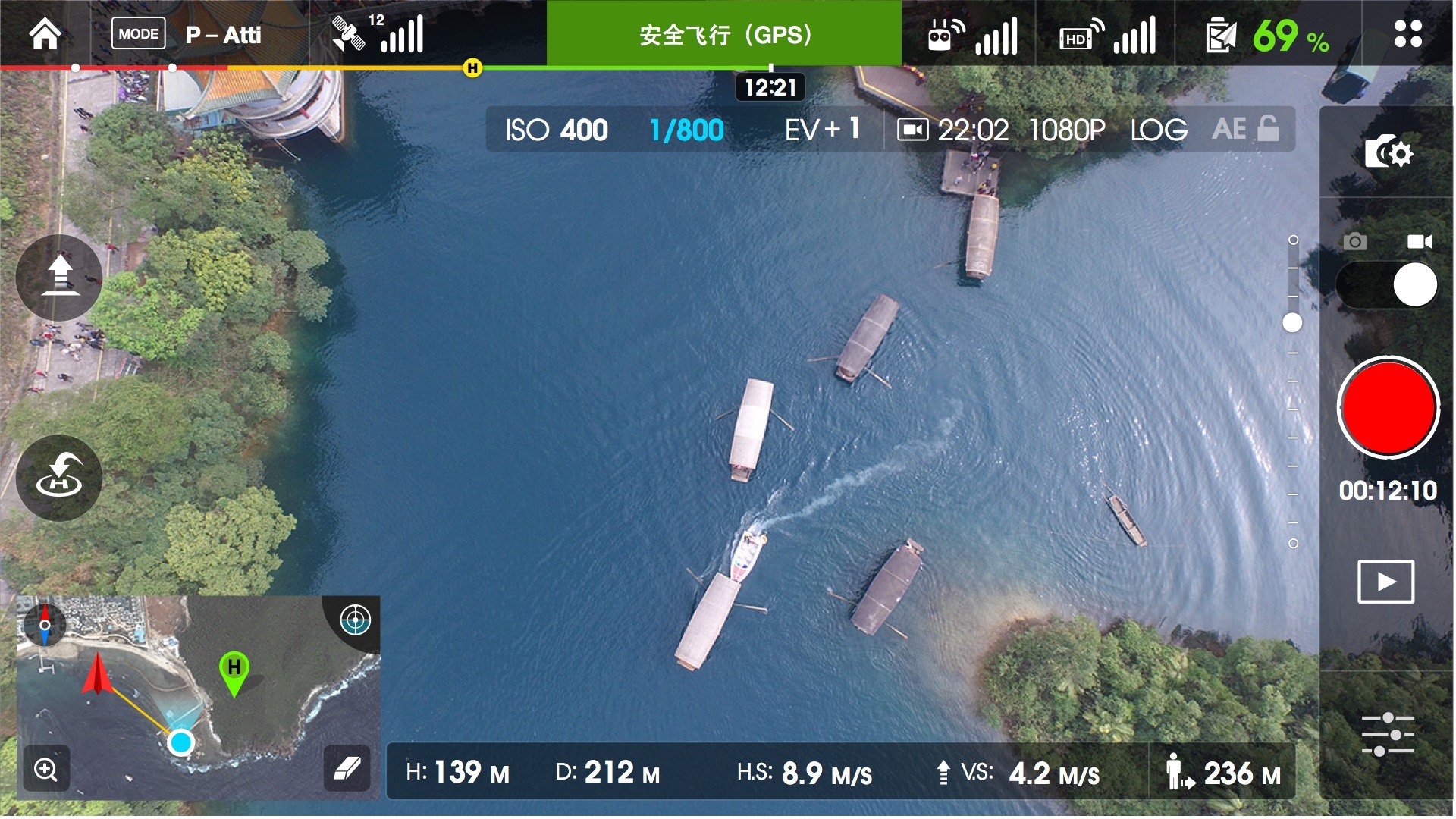Open the camera settings menu
This screenshot has width=1456, height=819.
point(1388,152)
